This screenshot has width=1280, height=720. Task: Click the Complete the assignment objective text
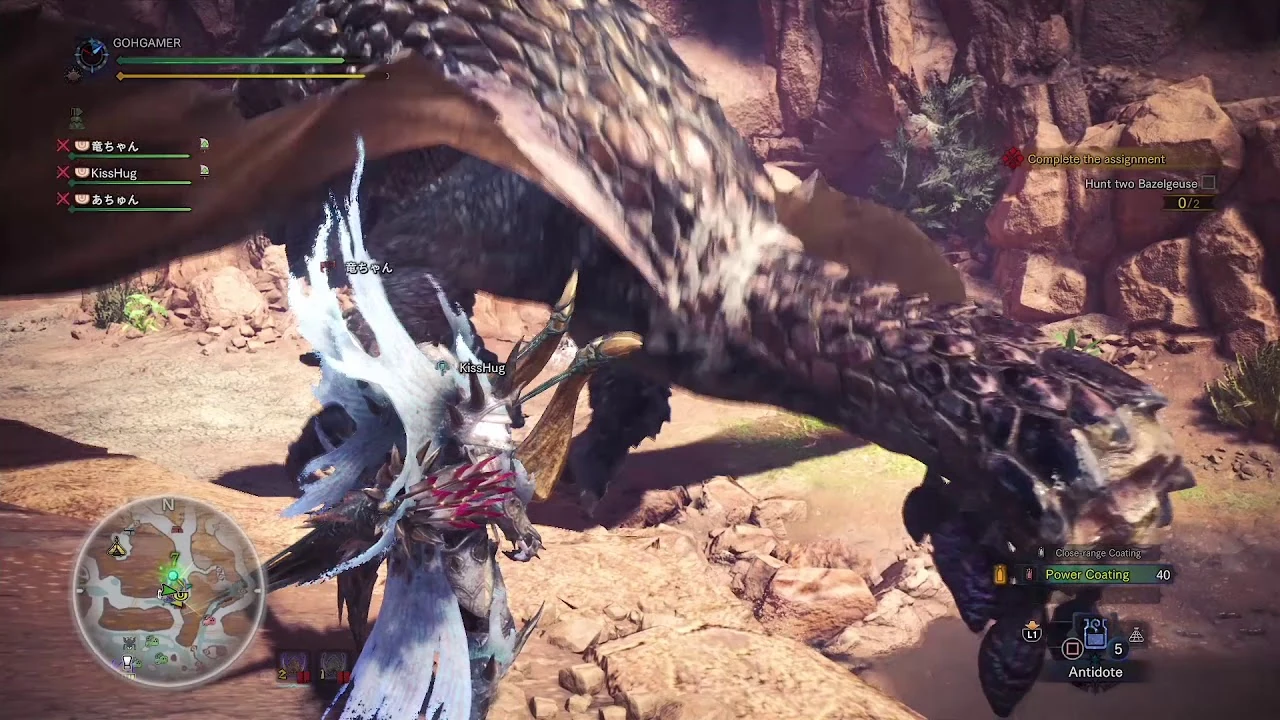(1095, 158)
